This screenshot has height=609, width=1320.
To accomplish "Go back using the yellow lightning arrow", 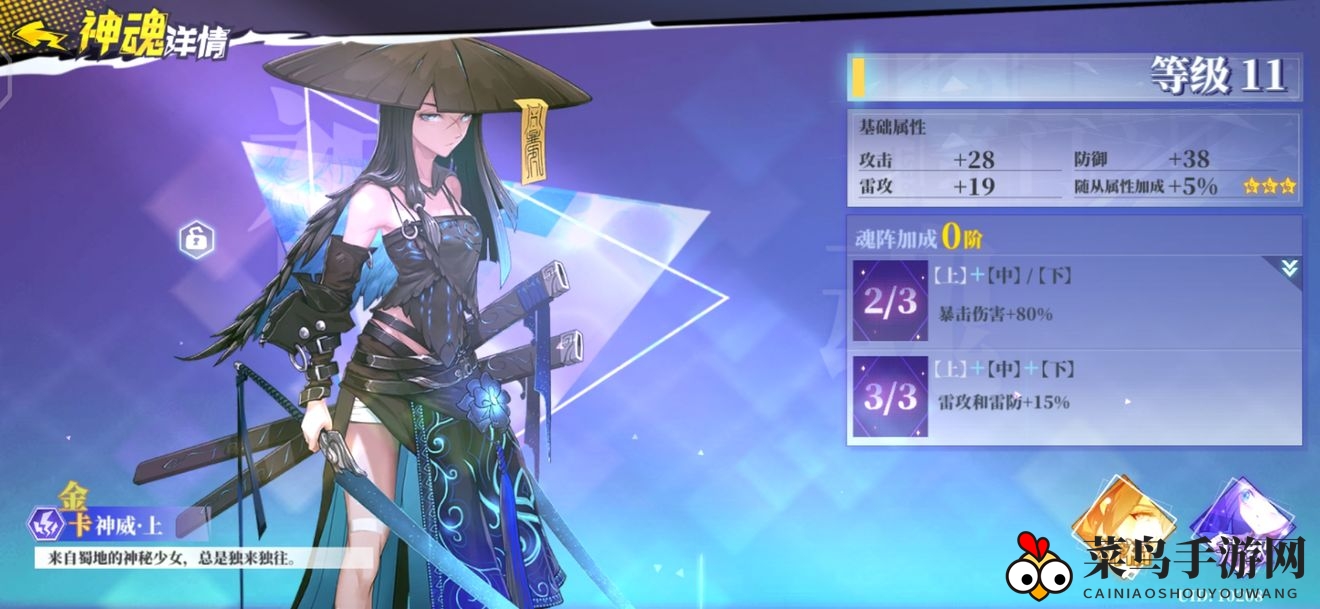I will pos(36,37).
